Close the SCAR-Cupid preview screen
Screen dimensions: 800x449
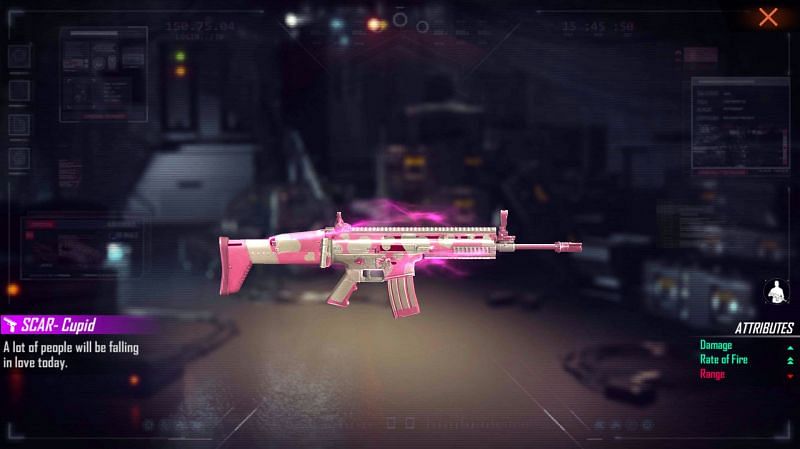click(768, 17)
